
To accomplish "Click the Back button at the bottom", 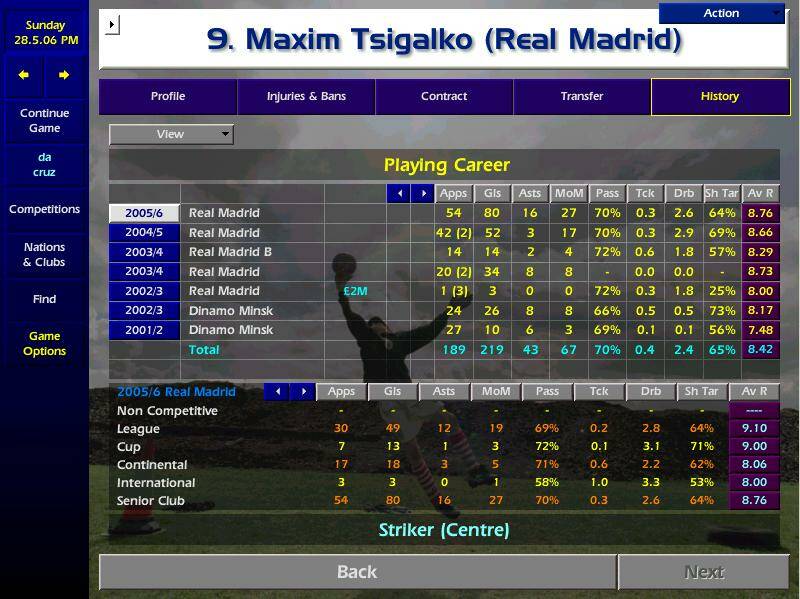I will coord(357,572).
